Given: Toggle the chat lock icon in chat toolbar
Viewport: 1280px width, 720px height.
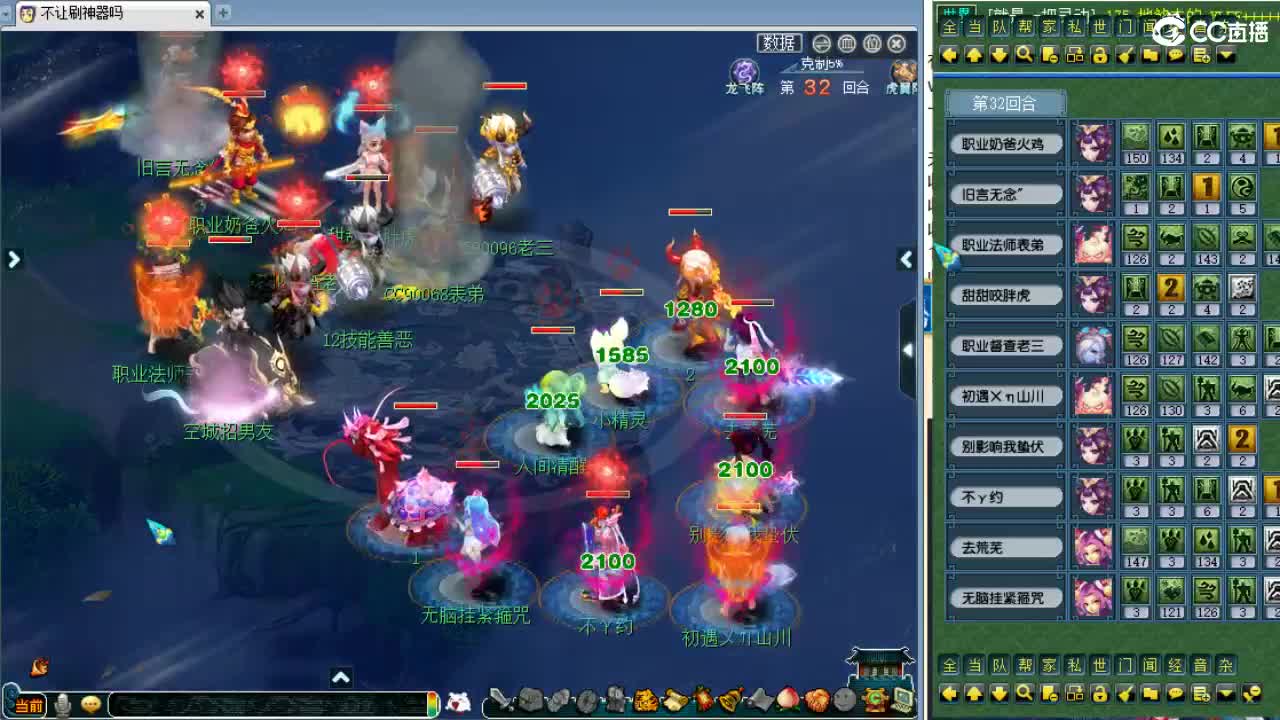Looking at the screenshot, I should 1102,55.
